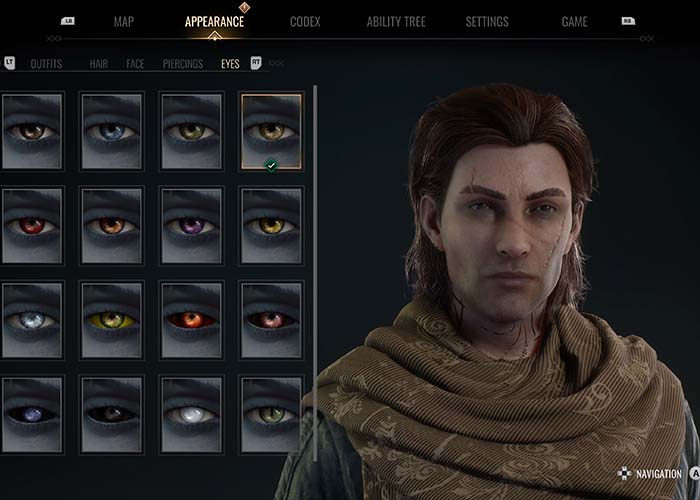Go to the Settings tab
The width and height of the screenshot is (700, 500).
[487, 22]
